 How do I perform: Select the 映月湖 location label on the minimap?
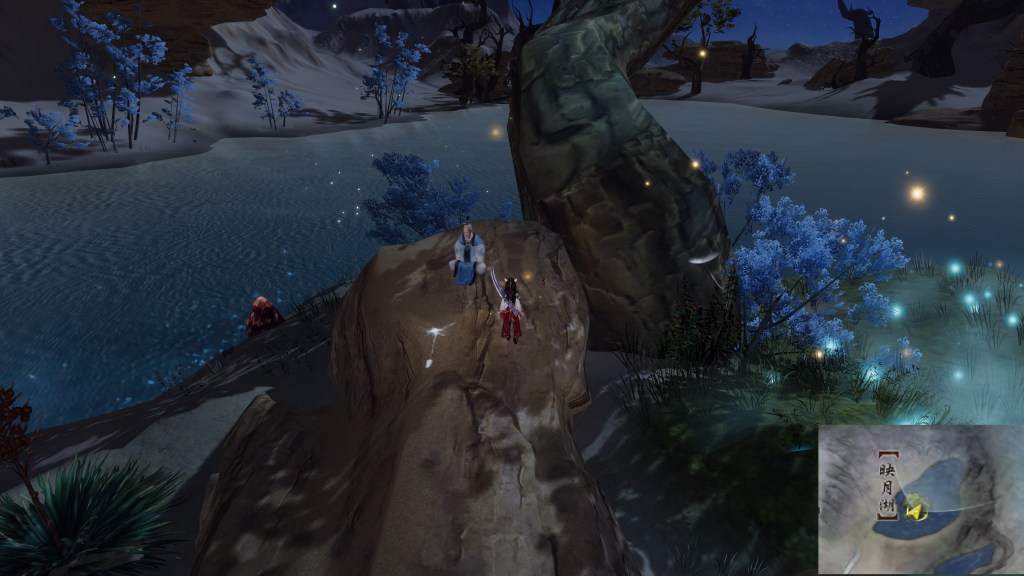(x=886, y=487)
